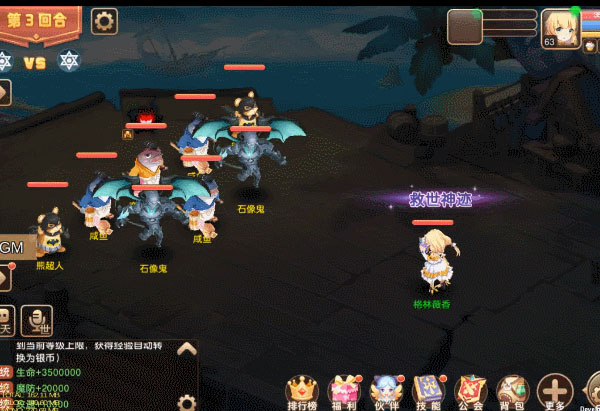
Task: Open the 福利 welfare gift menu
Action: coord(344,392)
